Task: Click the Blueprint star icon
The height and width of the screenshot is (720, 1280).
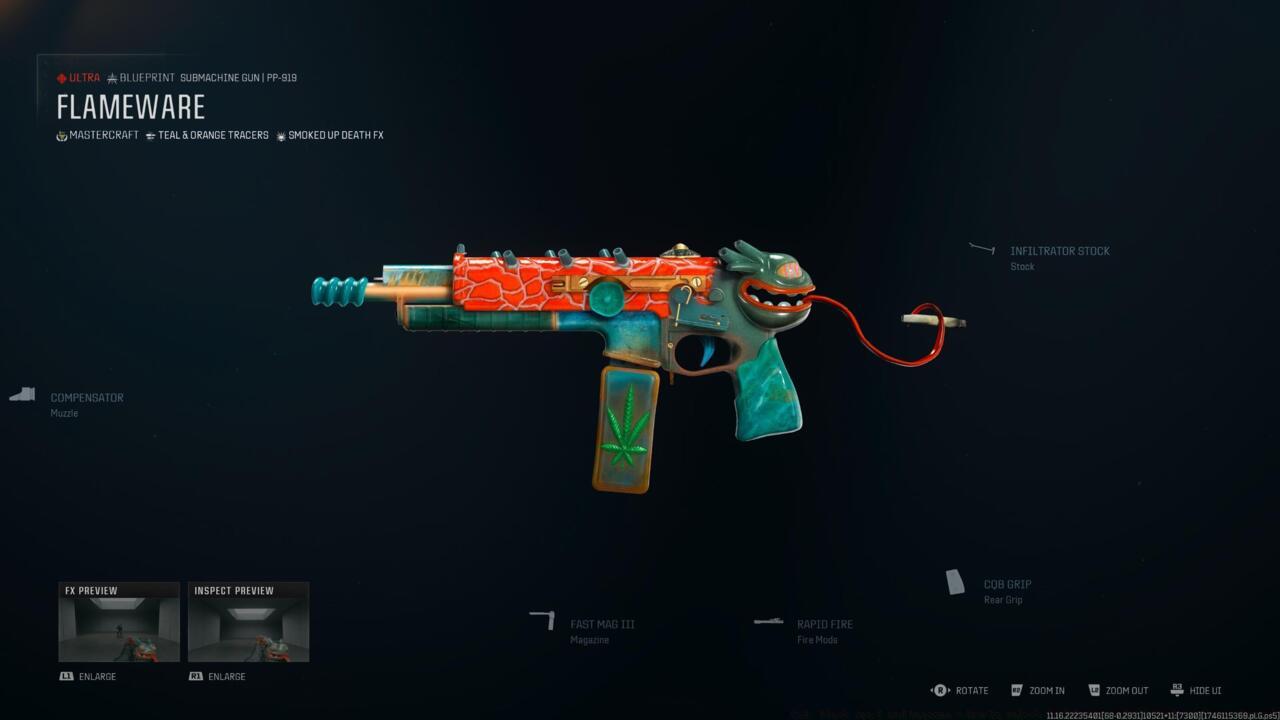Action: point(113,77)
